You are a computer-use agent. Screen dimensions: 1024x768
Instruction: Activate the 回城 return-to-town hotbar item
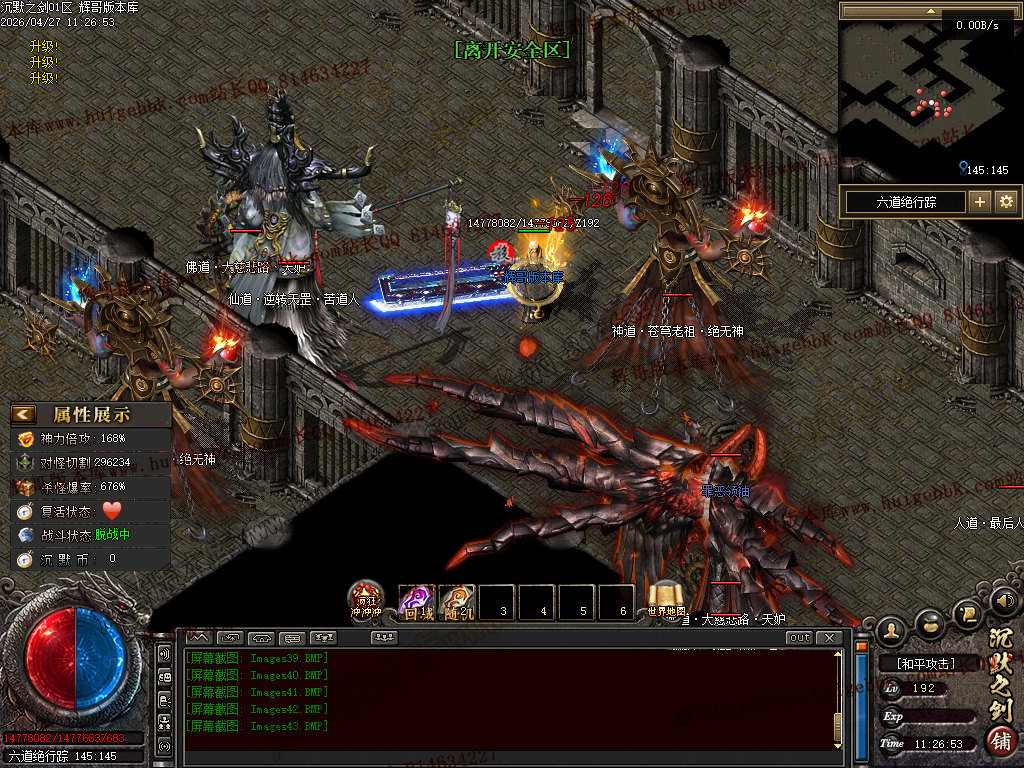[417, 602]
